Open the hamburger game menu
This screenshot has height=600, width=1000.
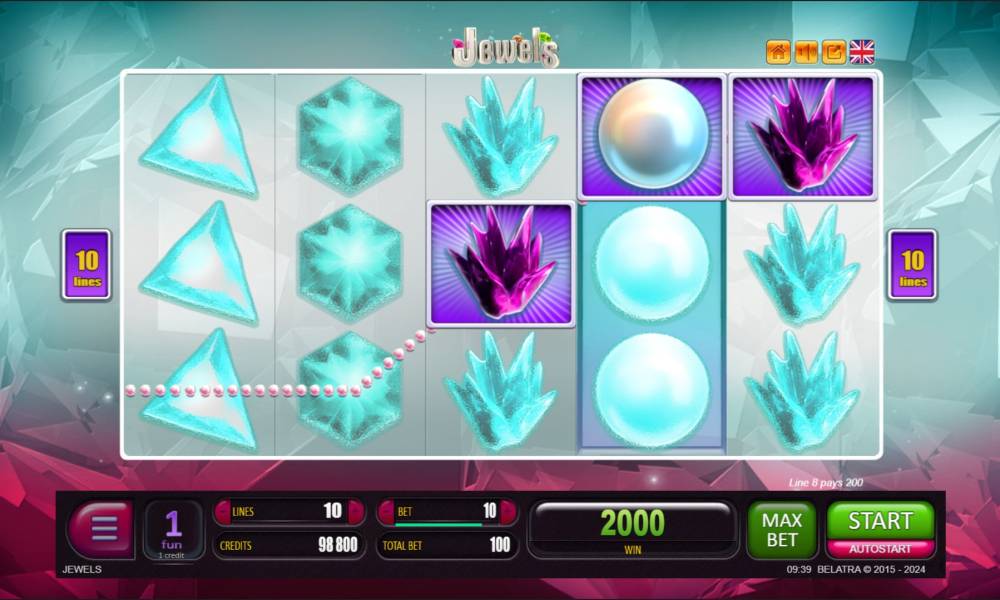pyautogui.click(x=100, y=527)
